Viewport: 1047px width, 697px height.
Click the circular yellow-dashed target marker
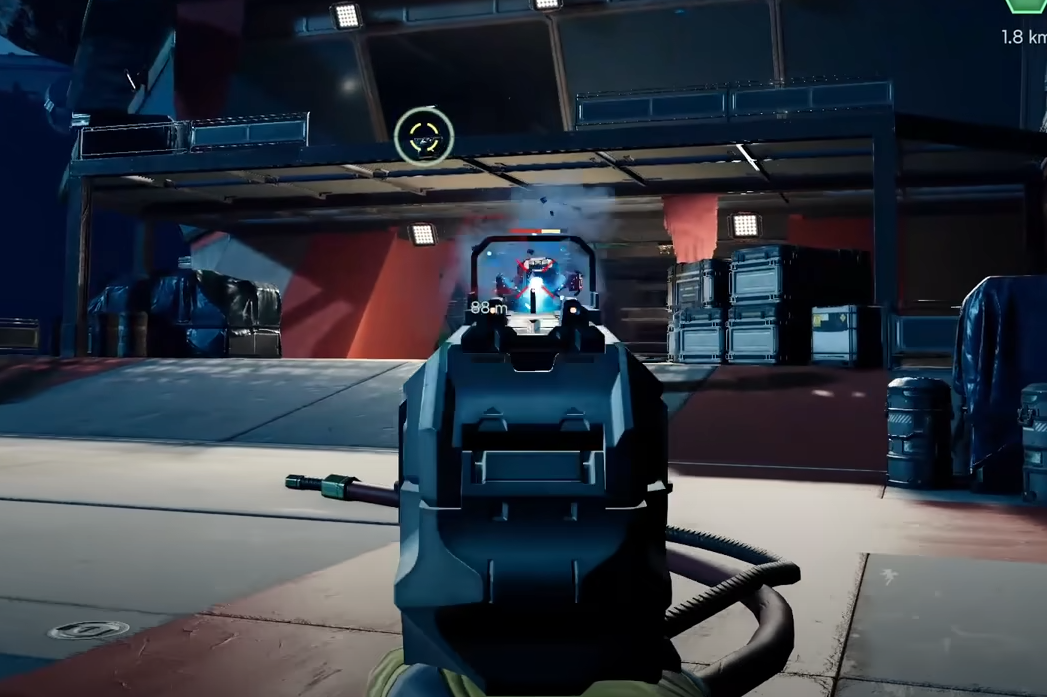[x=424, y=137]
